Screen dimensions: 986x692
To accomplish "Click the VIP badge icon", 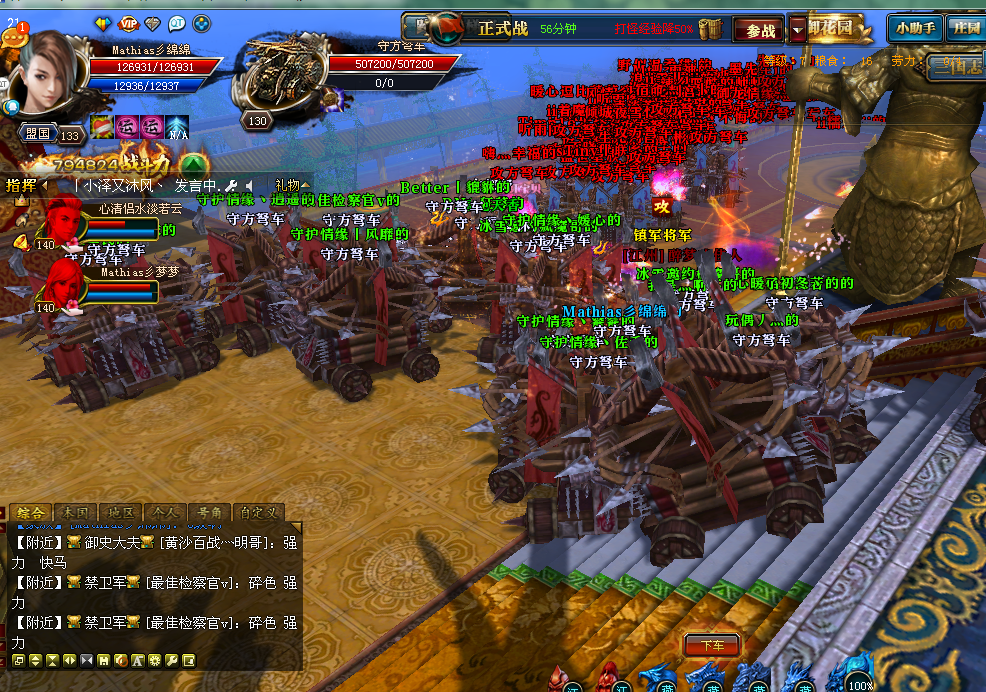I will tap(129, 23).
